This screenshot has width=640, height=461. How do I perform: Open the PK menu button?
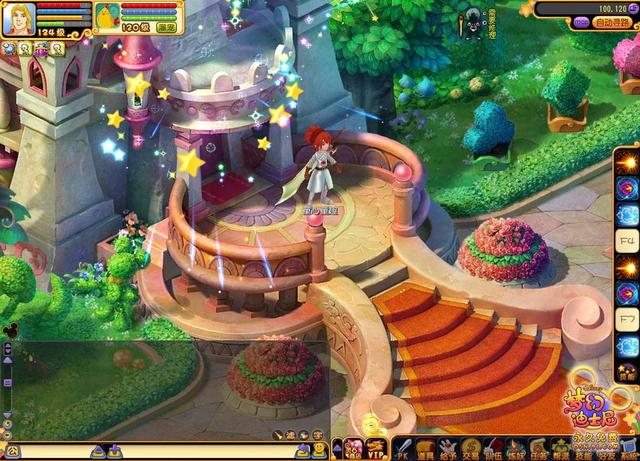tap(404, 449)
